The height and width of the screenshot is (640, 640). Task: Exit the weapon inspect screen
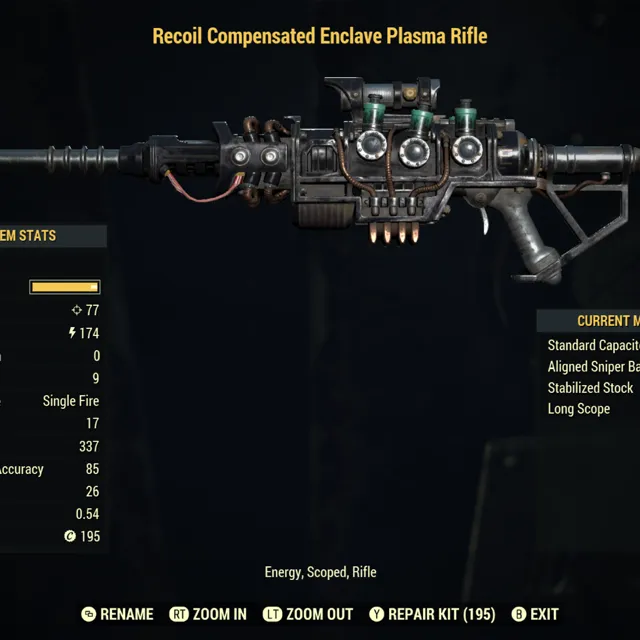pyautogui.click(x=535, y=614)
